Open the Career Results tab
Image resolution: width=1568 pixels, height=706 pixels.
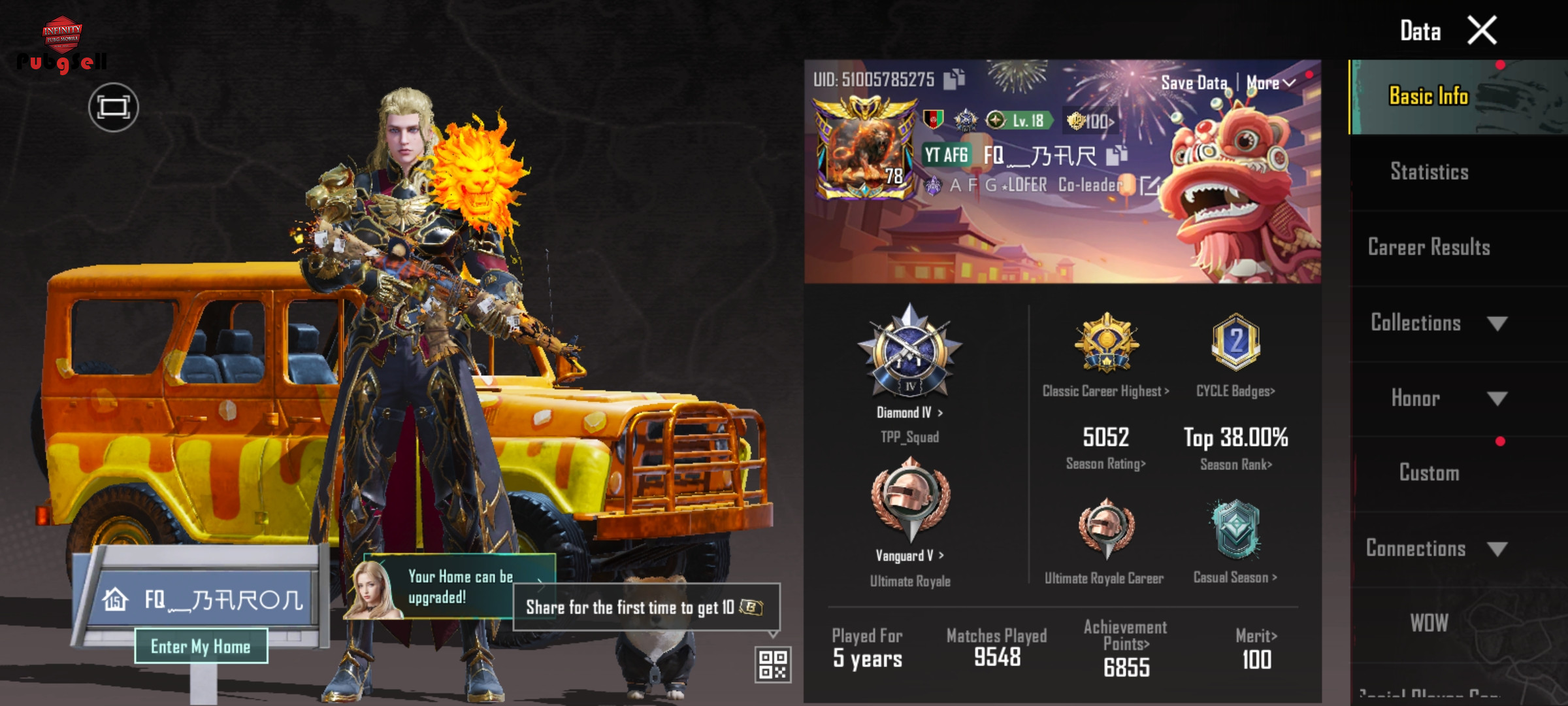click(x=1429, y=247)
